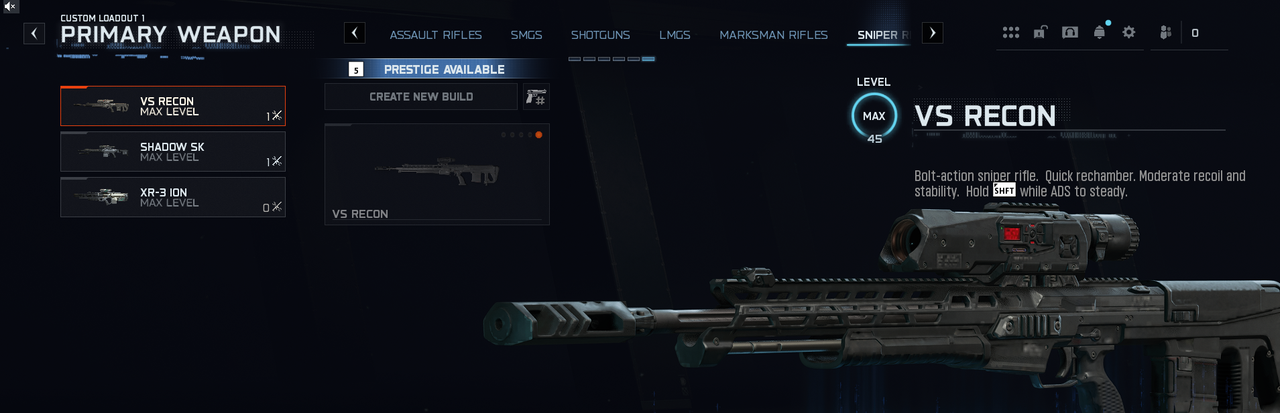Pick the XR-3 Ion sniper rifle

[172, 197]
